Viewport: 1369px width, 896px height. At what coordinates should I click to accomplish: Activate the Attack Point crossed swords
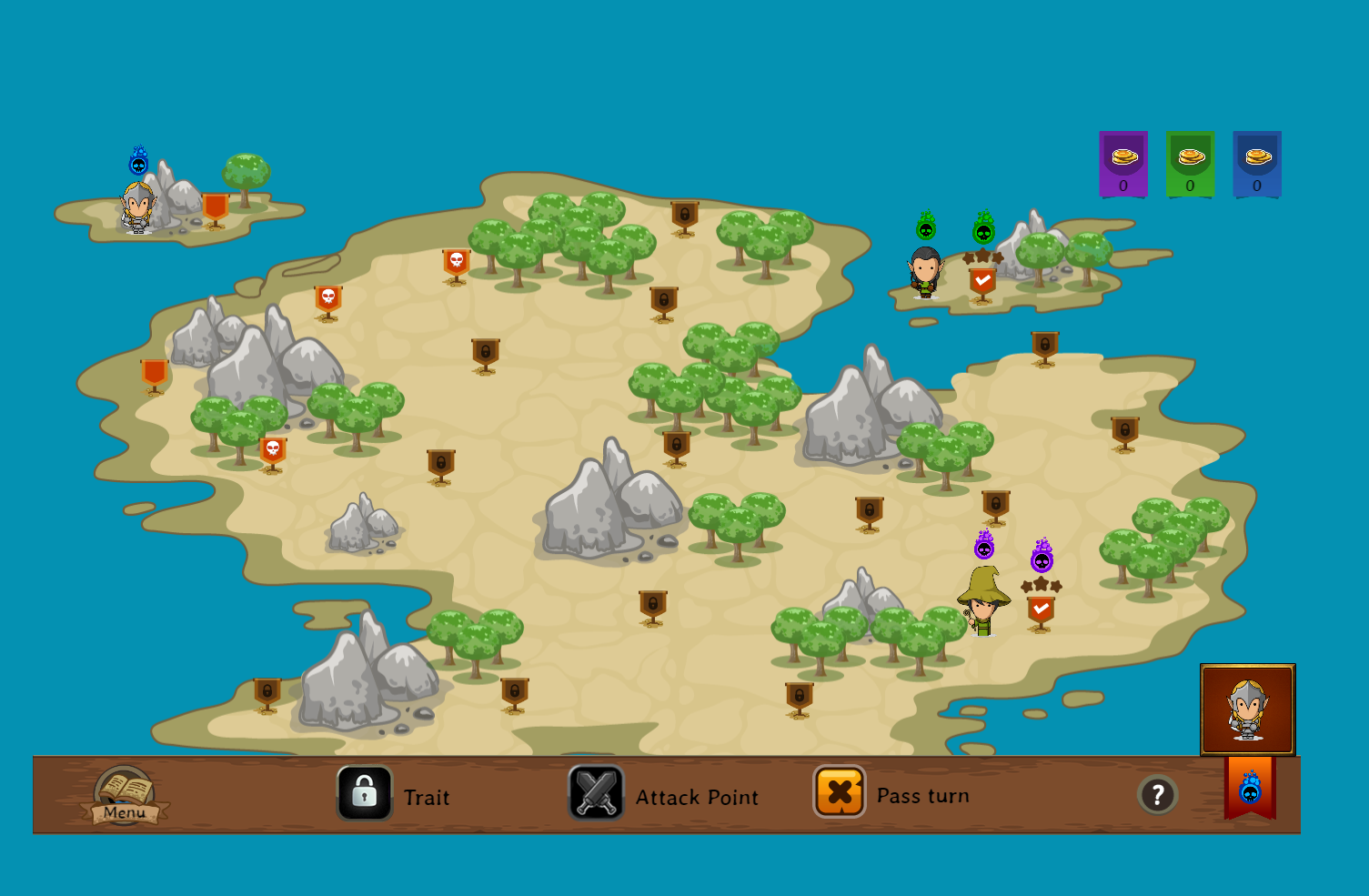[x=597, y=792]
